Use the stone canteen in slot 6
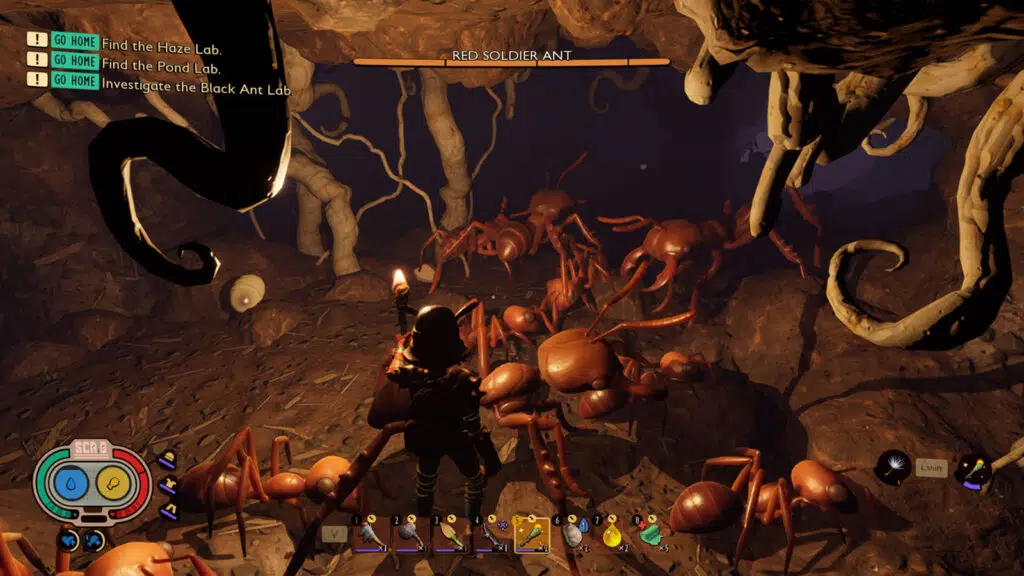Image resolution: width=1024 pixels, height=576 pixels. pyautogui.click(x=572, y=533)
